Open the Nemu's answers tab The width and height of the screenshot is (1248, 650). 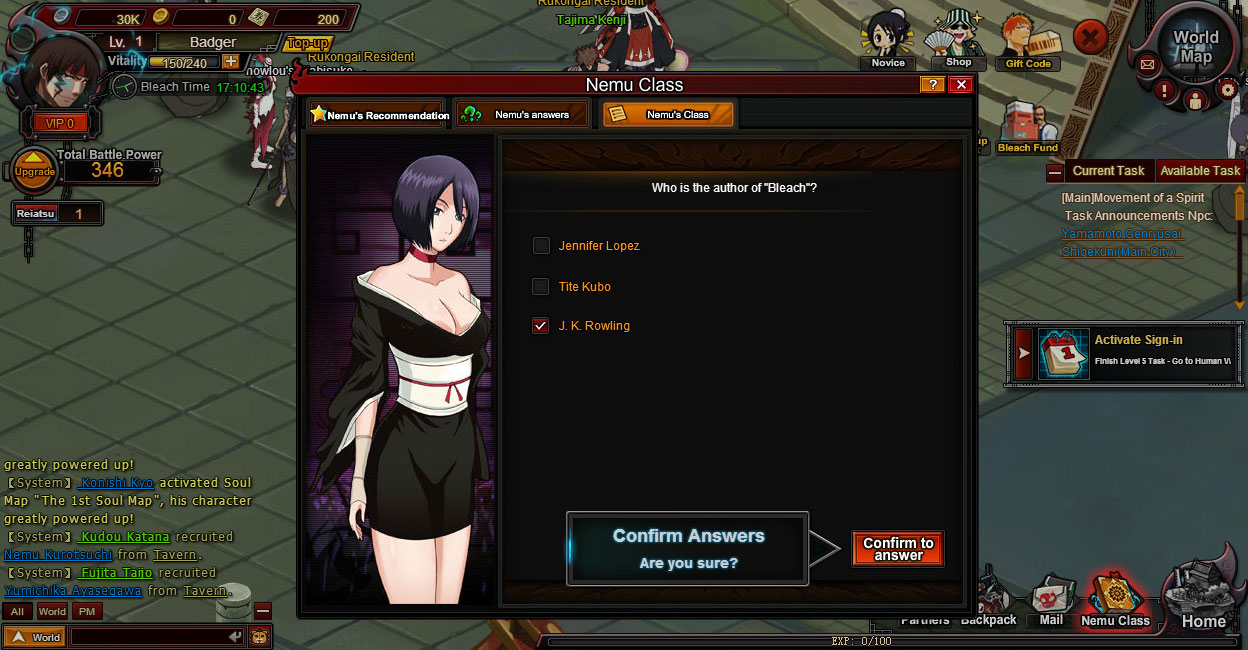[521, 115]
